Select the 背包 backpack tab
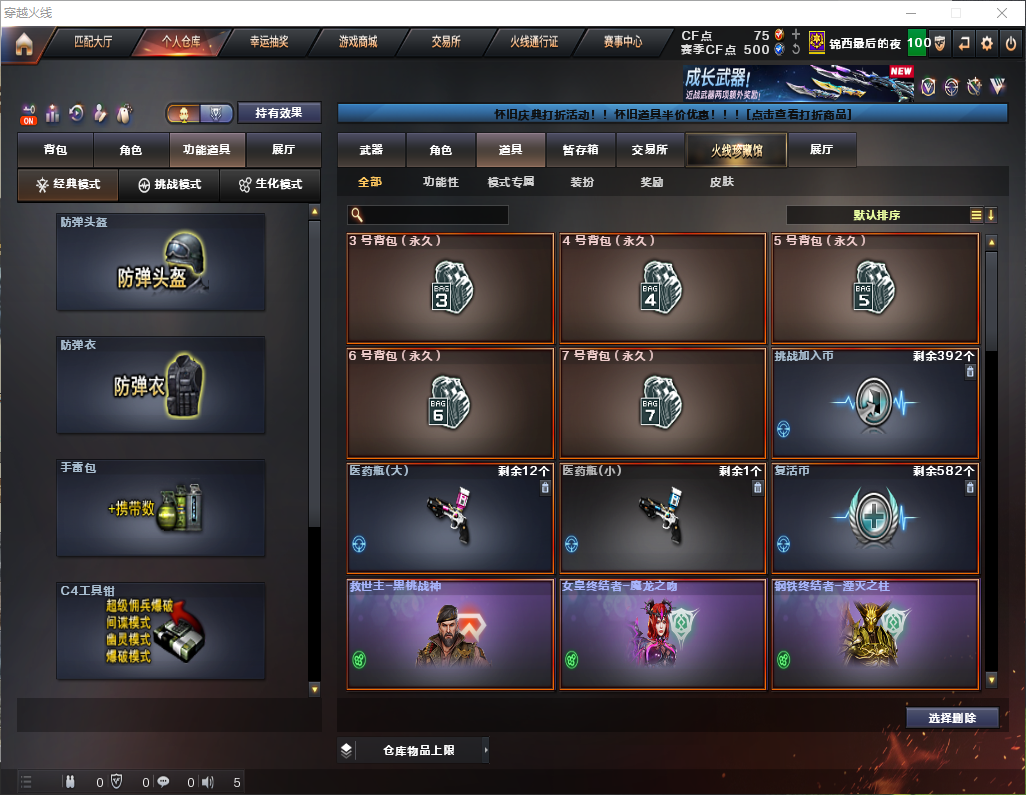Image resolution: width=1026 pixels, height=795 pixels. pos(55,150)
